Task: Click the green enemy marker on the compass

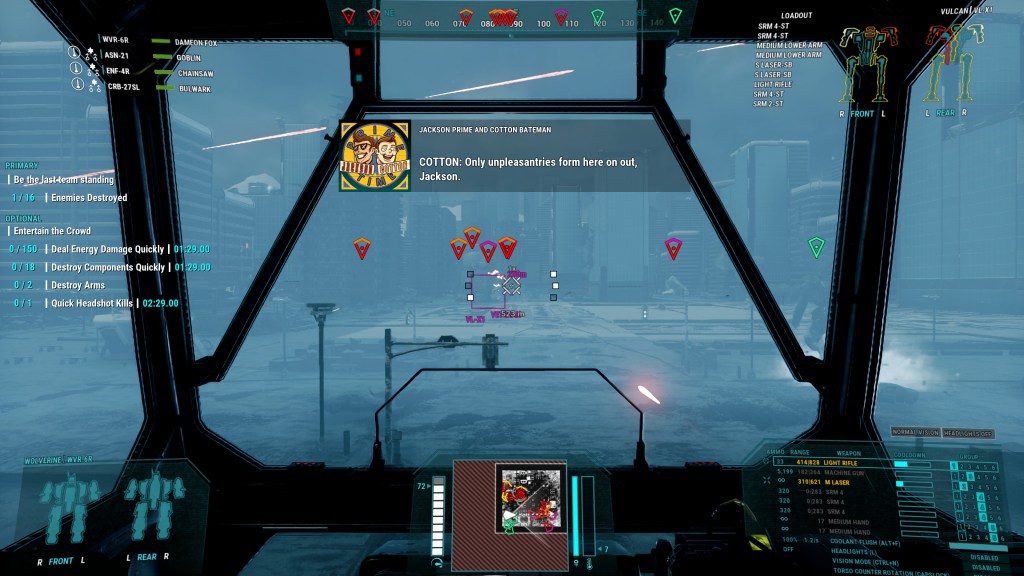Action: tap(598, 16)
